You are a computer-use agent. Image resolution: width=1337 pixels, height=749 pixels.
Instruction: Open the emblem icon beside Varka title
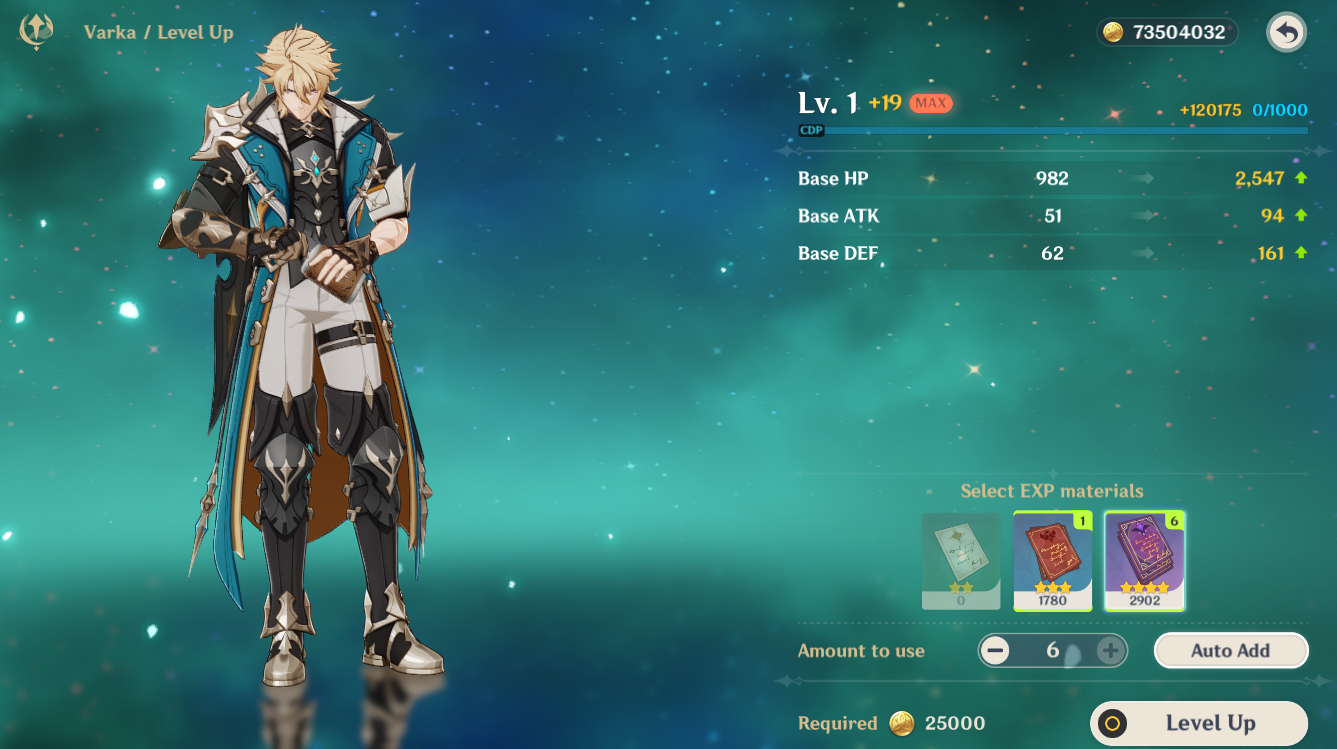point(37,32)
